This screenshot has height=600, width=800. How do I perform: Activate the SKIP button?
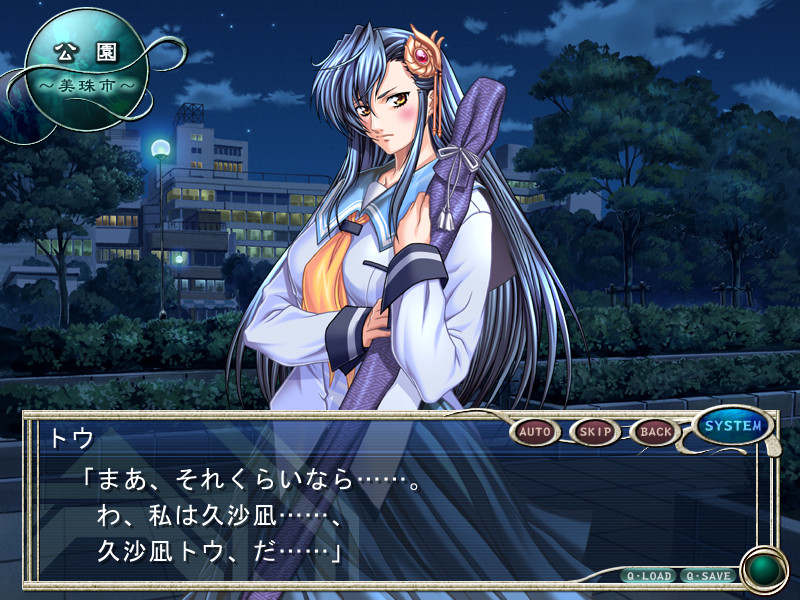click(595, 432)
